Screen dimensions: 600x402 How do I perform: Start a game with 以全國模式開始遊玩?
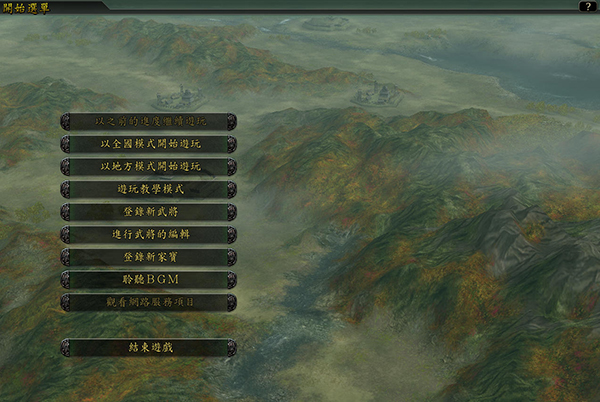(x=149, y=144)
